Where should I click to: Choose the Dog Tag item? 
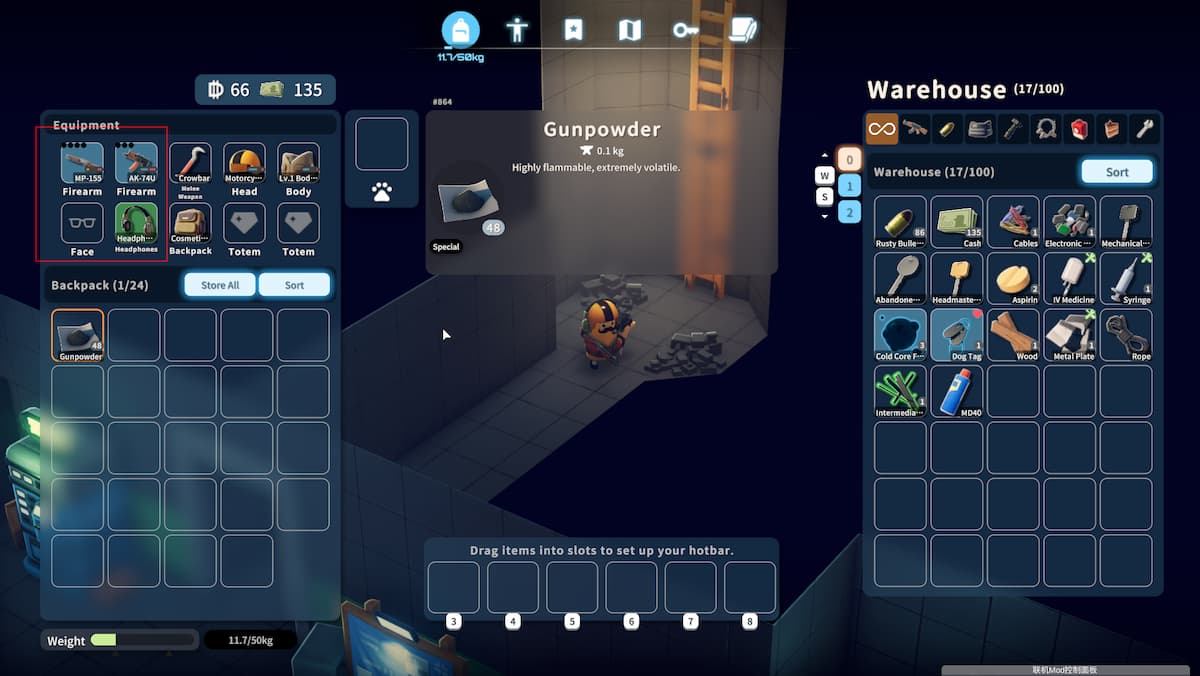pyautogui.click(x=957, y=334)
